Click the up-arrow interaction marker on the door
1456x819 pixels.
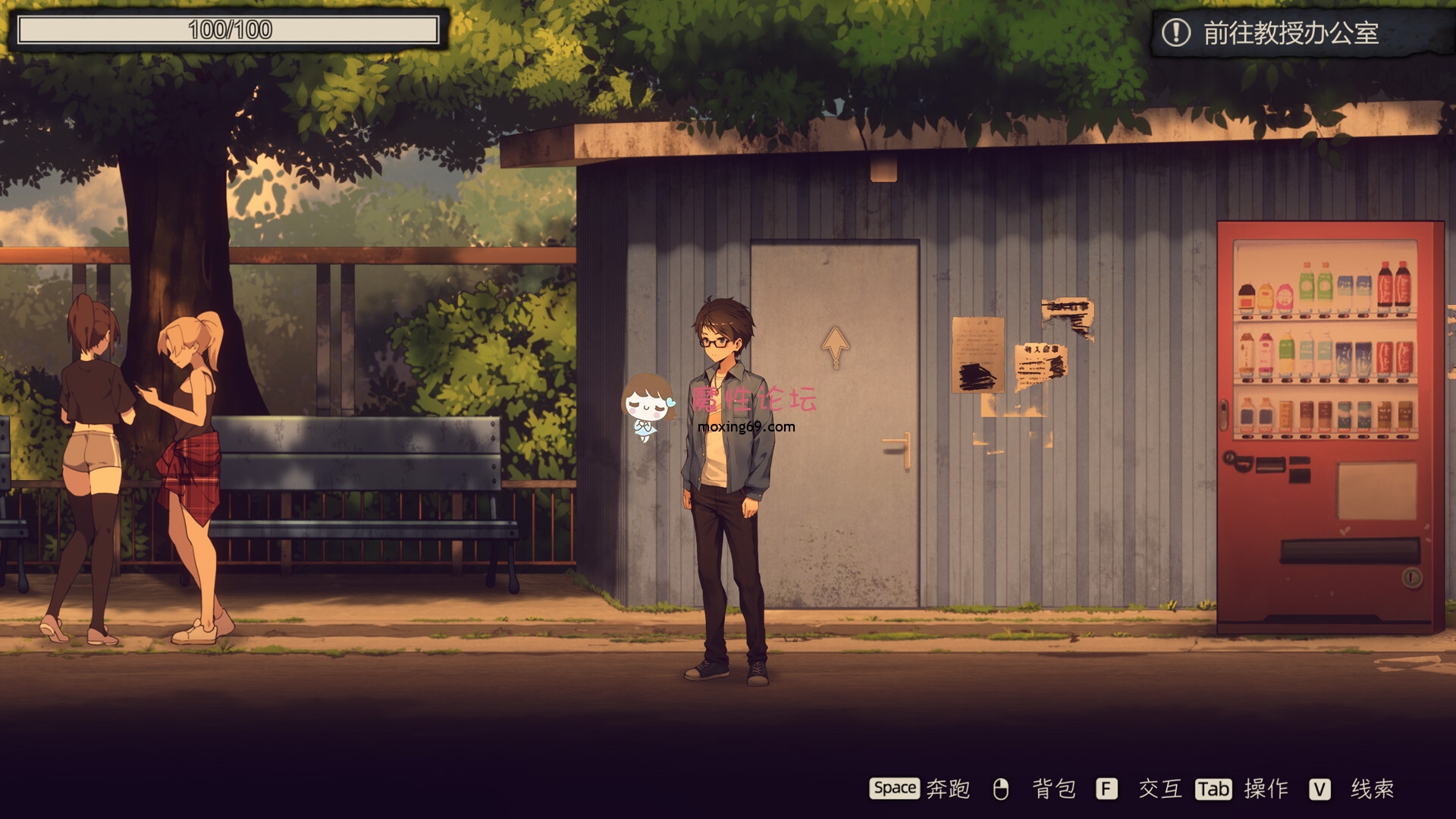[835, 347]
